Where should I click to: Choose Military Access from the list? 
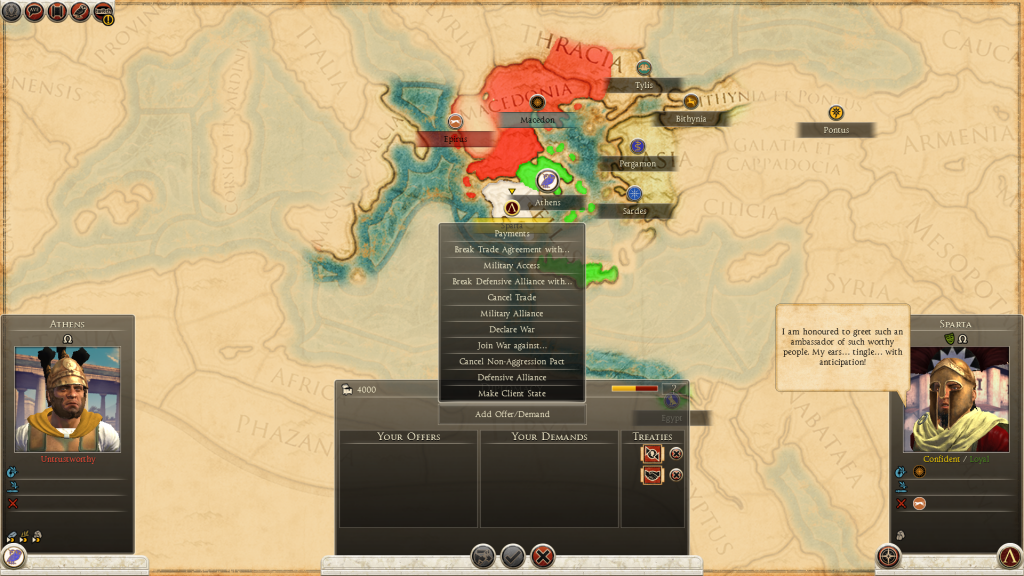[512, 266]
